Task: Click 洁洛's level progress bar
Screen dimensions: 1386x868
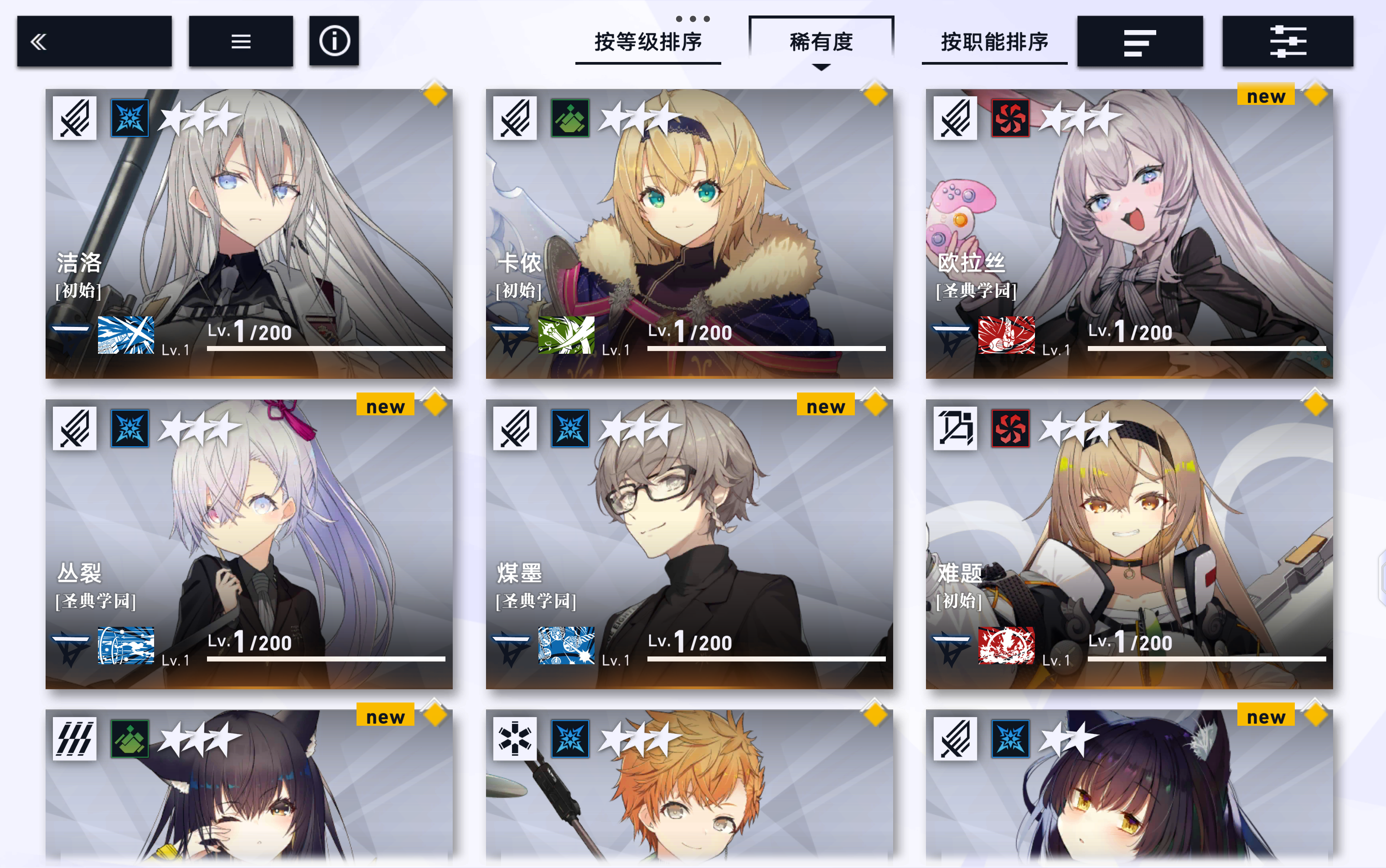Action: (327, 347)
